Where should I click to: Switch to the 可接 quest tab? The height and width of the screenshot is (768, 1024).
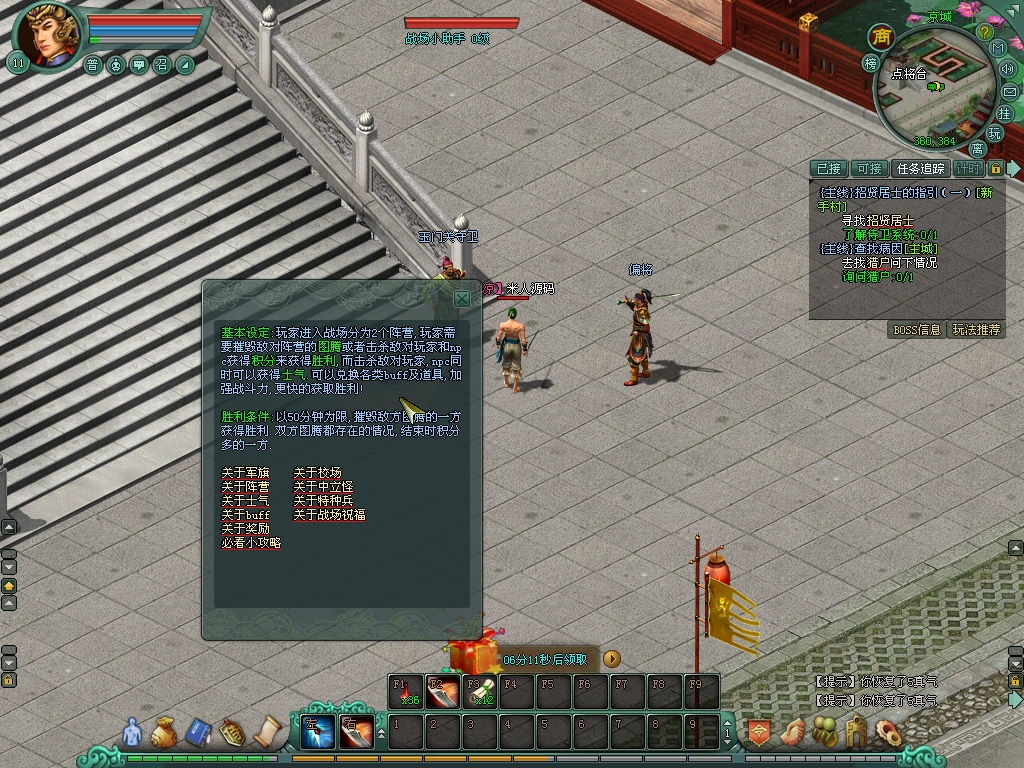click(x=869, y=169)
